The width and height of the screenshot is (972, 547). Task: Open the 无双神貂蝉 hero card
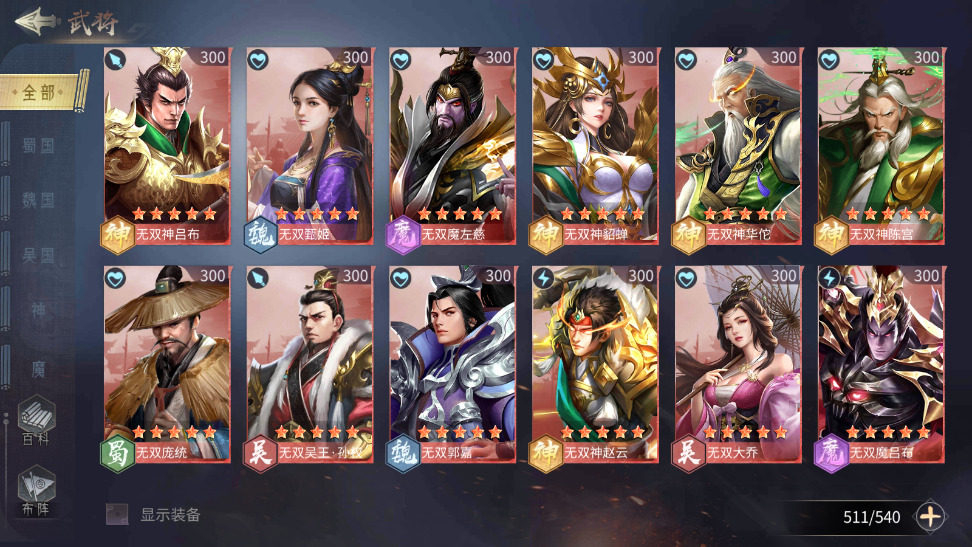pyautogui.click(x=595, y=145)
